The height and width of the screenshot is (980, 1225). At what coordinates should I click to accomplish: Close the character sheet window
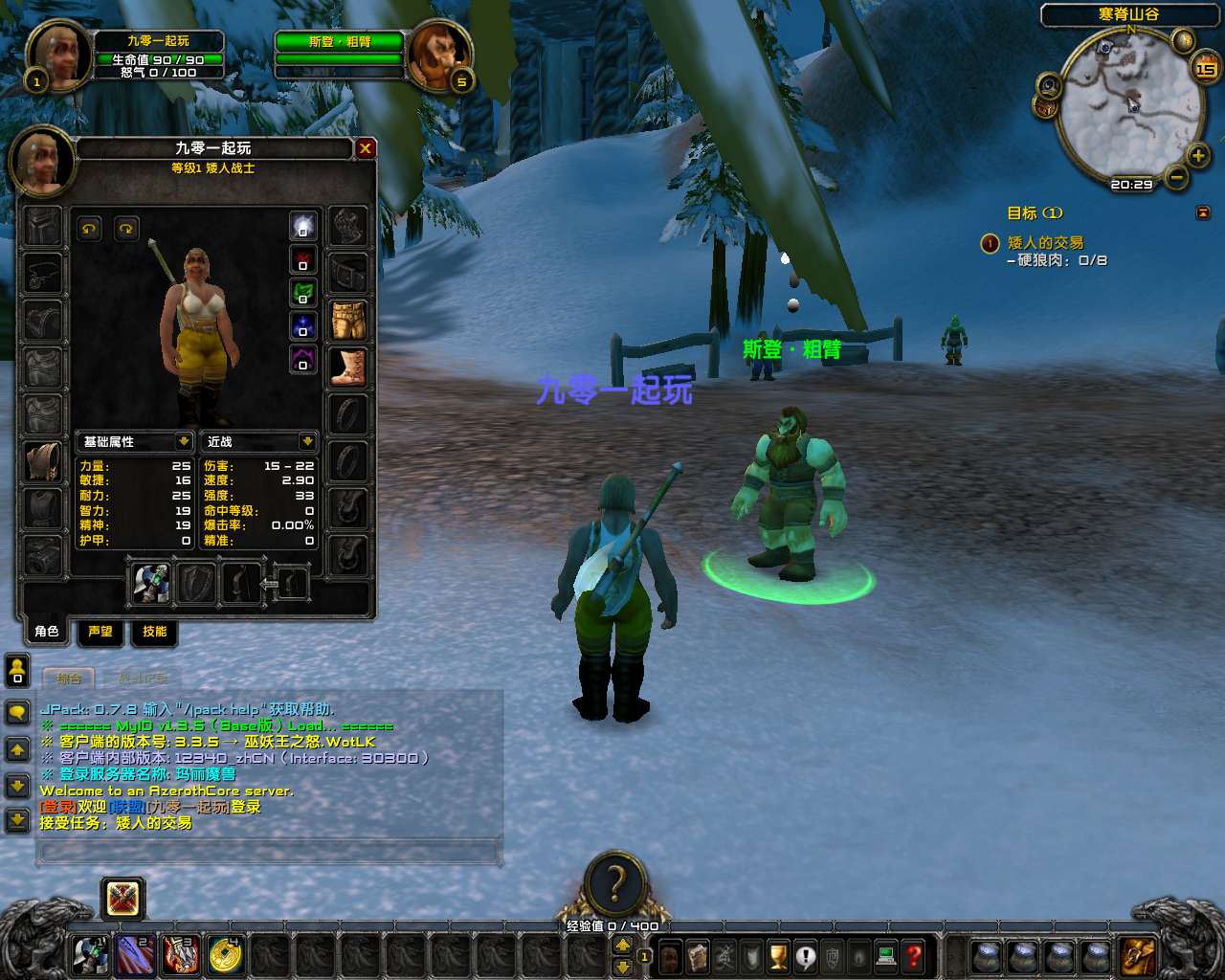365,148
